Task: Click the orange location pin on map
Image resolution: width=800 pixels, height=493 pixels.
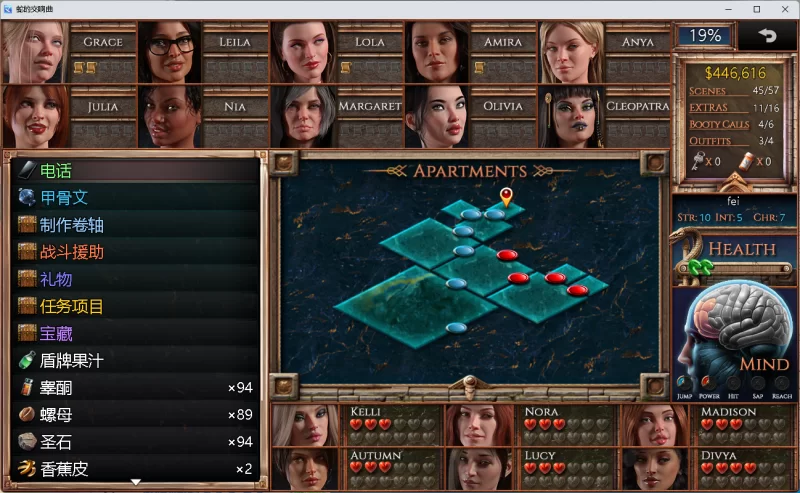Action: (x=506, y=195)
